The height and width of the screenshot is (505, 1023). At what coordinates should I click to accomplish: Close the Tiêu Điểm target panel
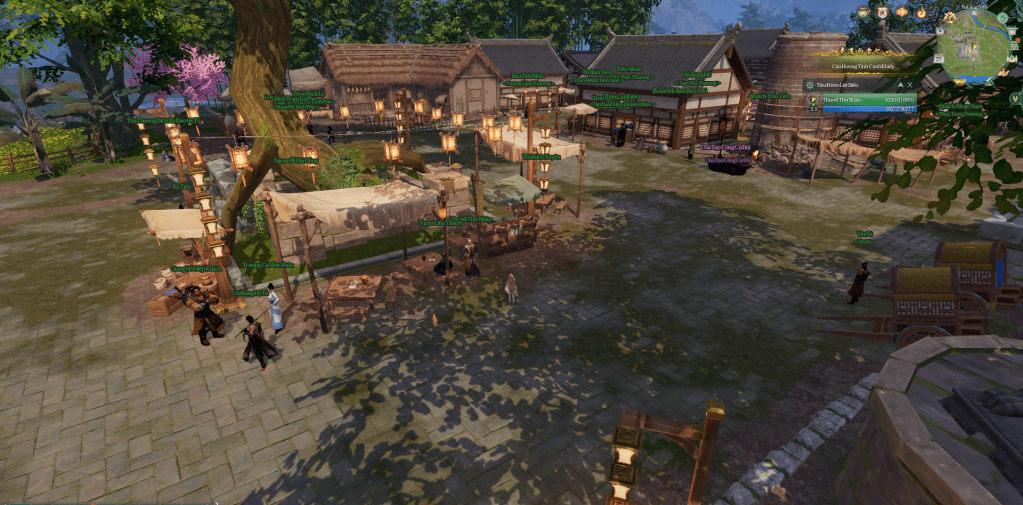(910, 85)
